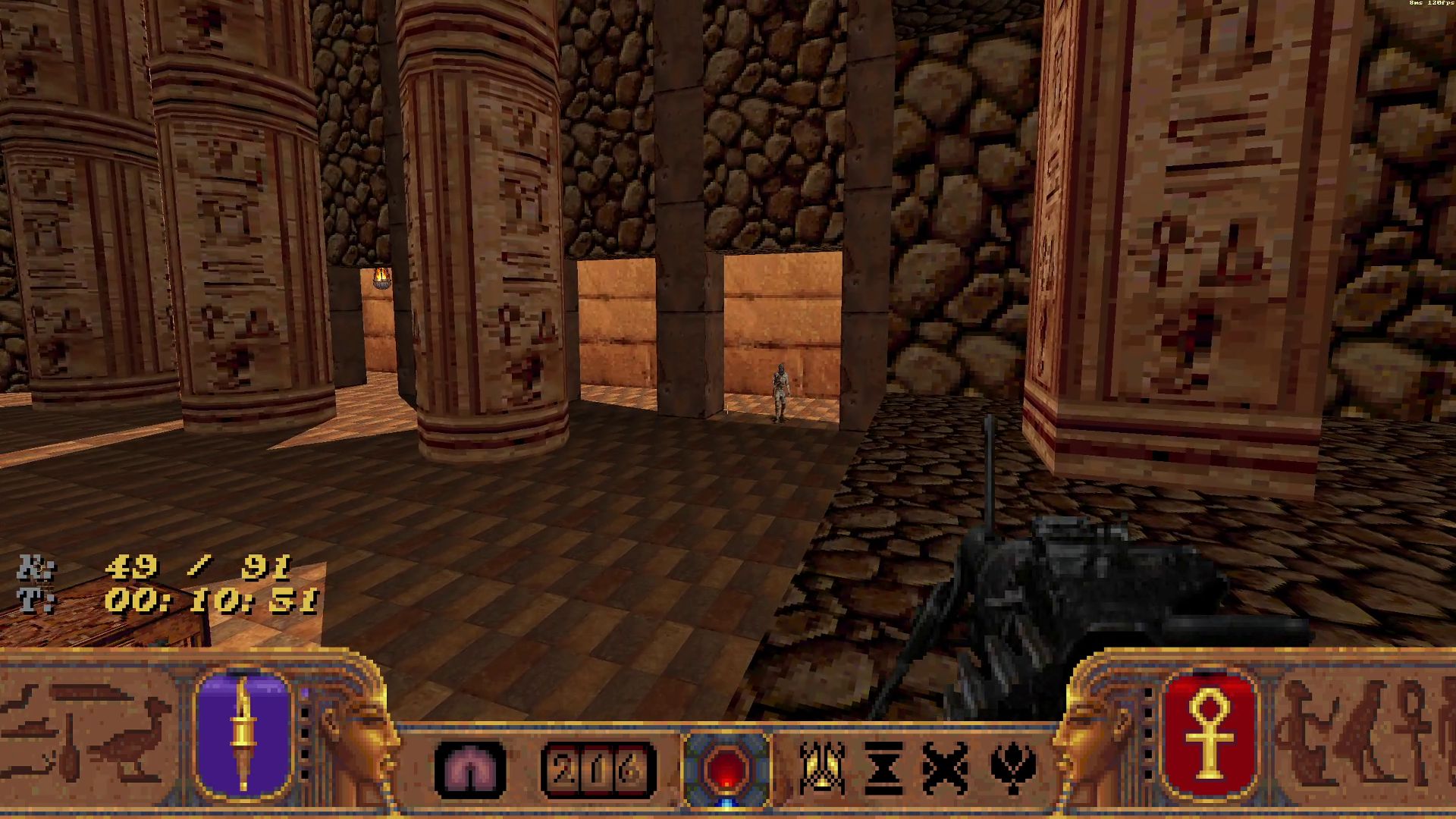1456x819 pixels.
Task: Click the lotus-shaped key symbol
Action: click(x=1012, y=768)
